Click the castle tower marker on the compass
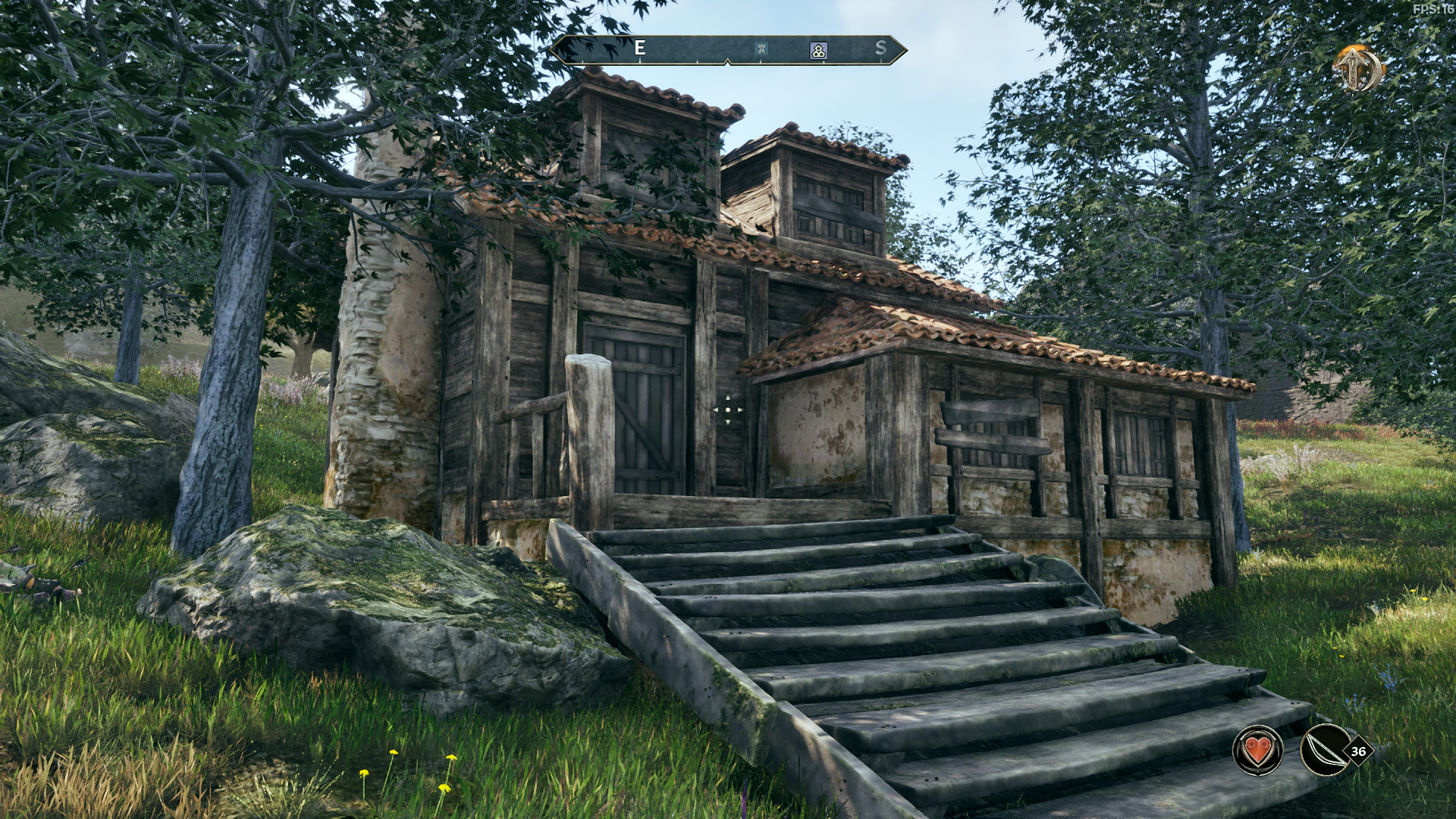This screenshot has width=1456, height=819. coord(761,50)
